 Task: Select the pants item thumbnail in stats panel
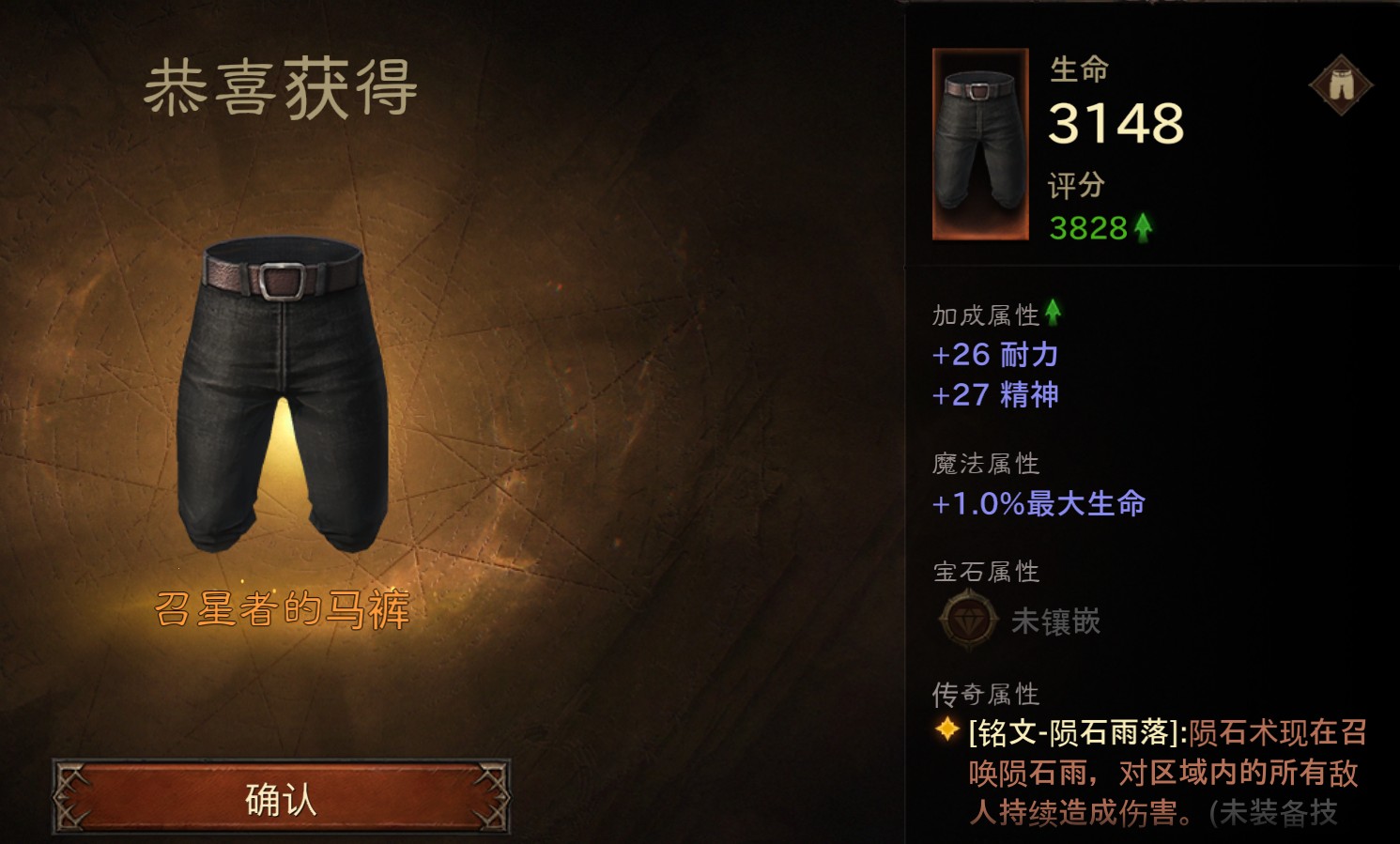coord(980,144)
